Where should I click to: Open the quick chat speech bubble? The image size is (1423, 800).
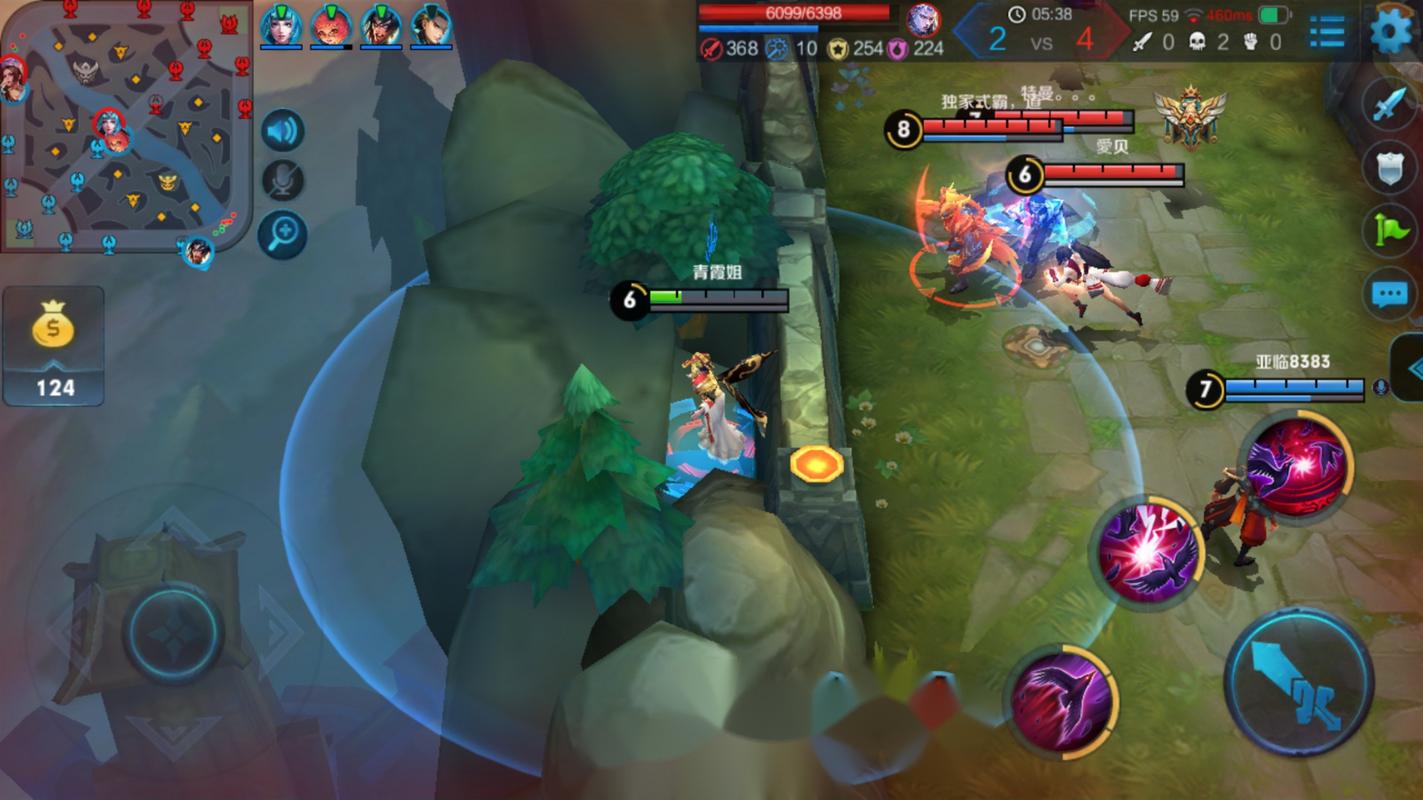pos(1389,294)
